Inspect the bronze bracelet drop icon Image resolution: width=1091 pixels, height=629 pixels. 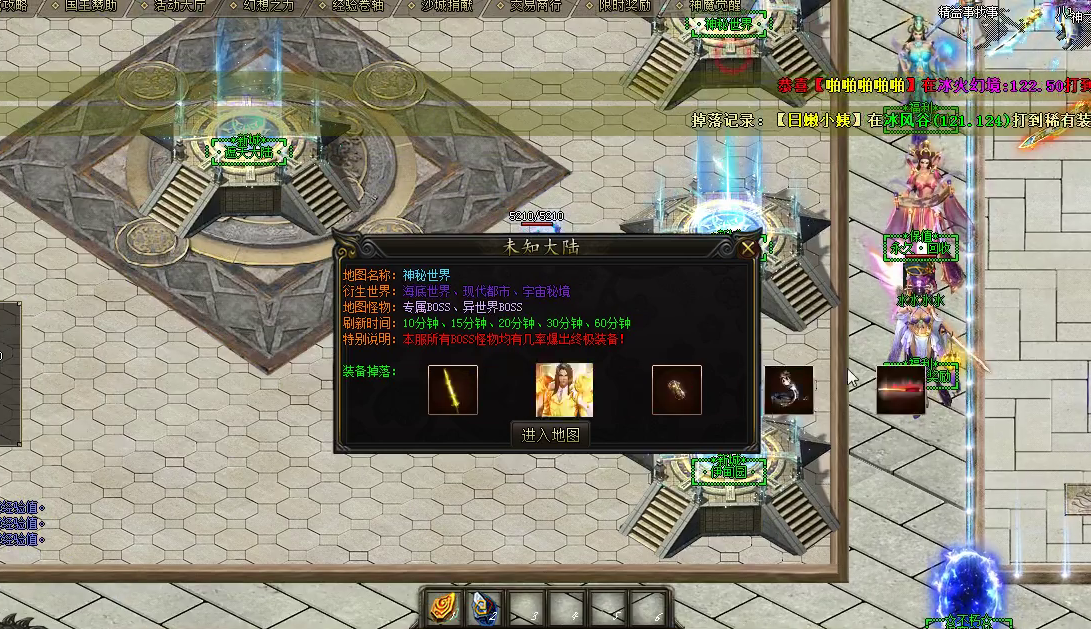point(677,389)
